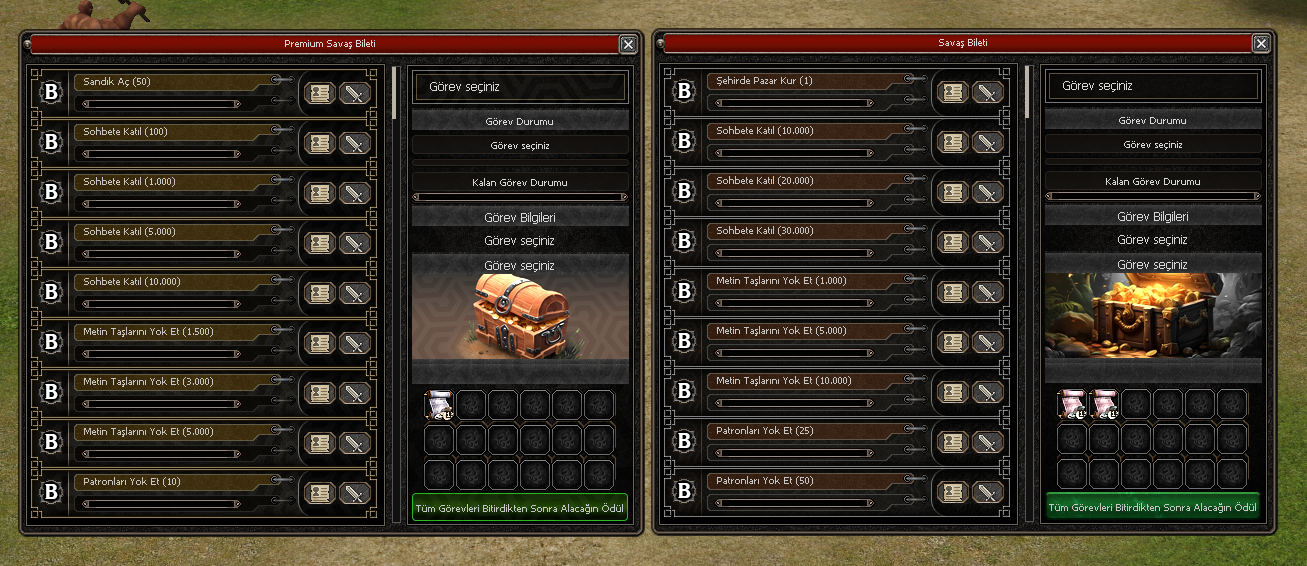Click sword button for Sohbete Katıl (1.000)
This screenshot has width=1307, height=566.
coord(355,193)
